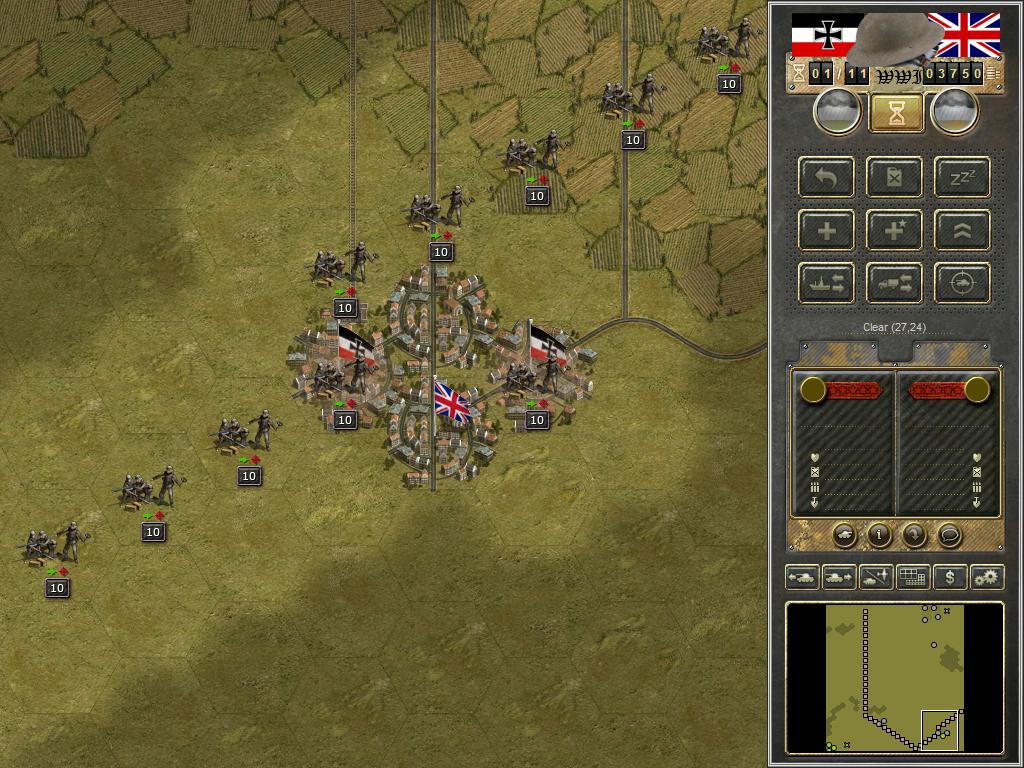Viewport: 1024px width, 768px height.
Task: Select the previous unit (left-arrow tank)
Action: 803,577
